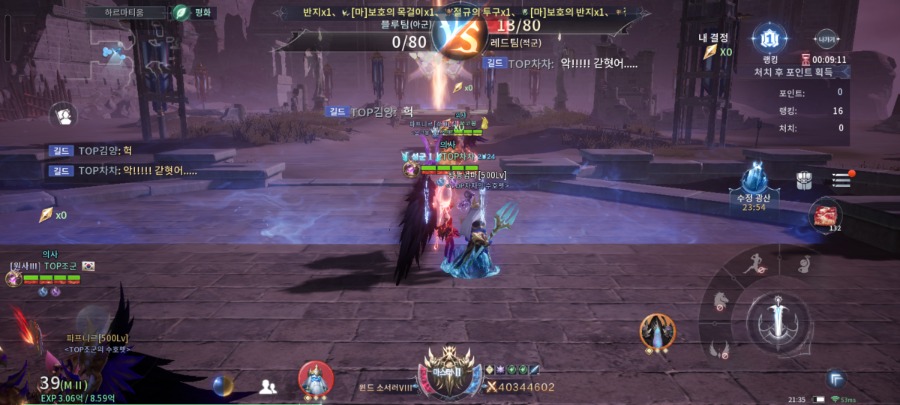
Task: Open the party members round icon
Action: [x=64, y=116]
